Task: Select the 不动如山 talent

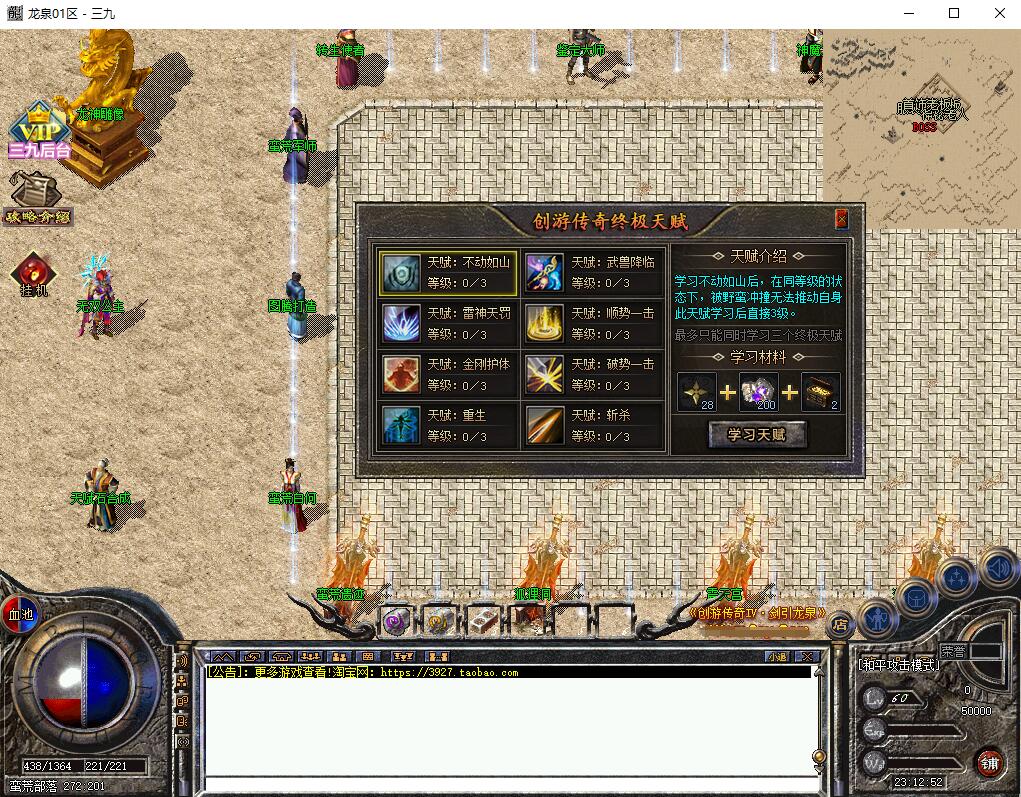Action: (x=448, y=273)
